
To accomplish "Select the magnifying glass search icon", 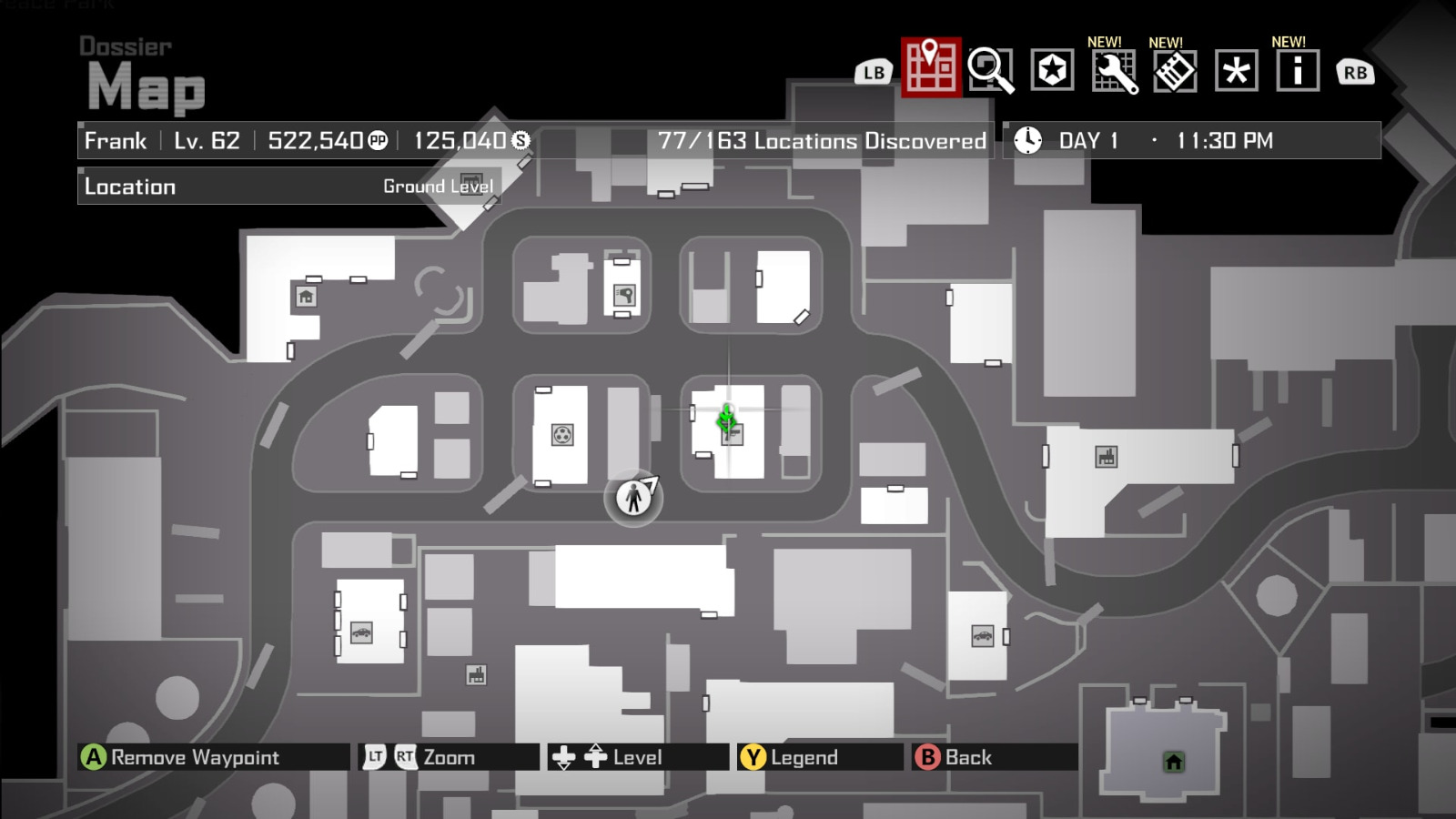I will tap(991, 69).
